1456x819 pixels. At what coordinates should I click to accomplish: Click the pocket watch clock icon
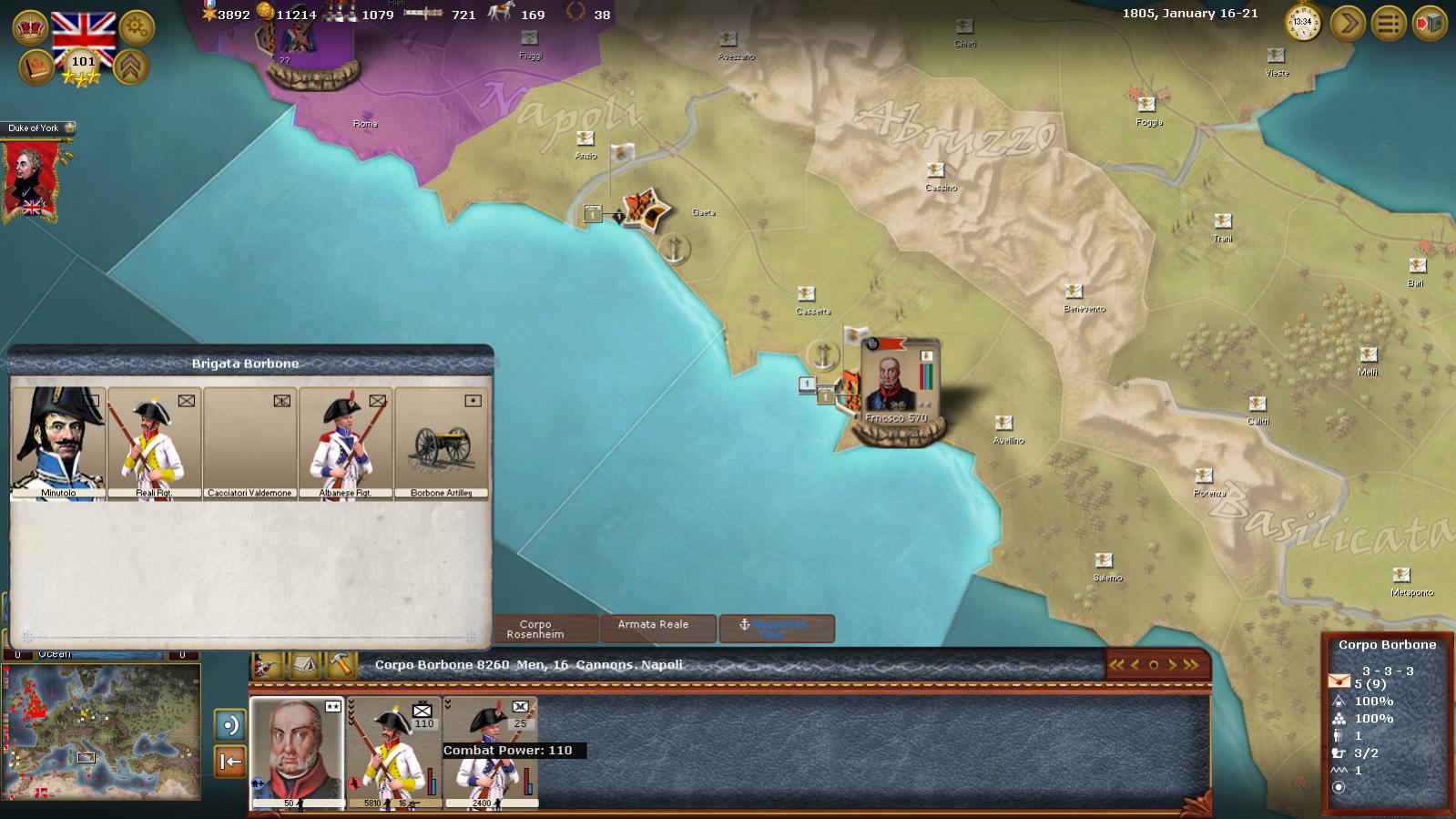point(1303,22)
